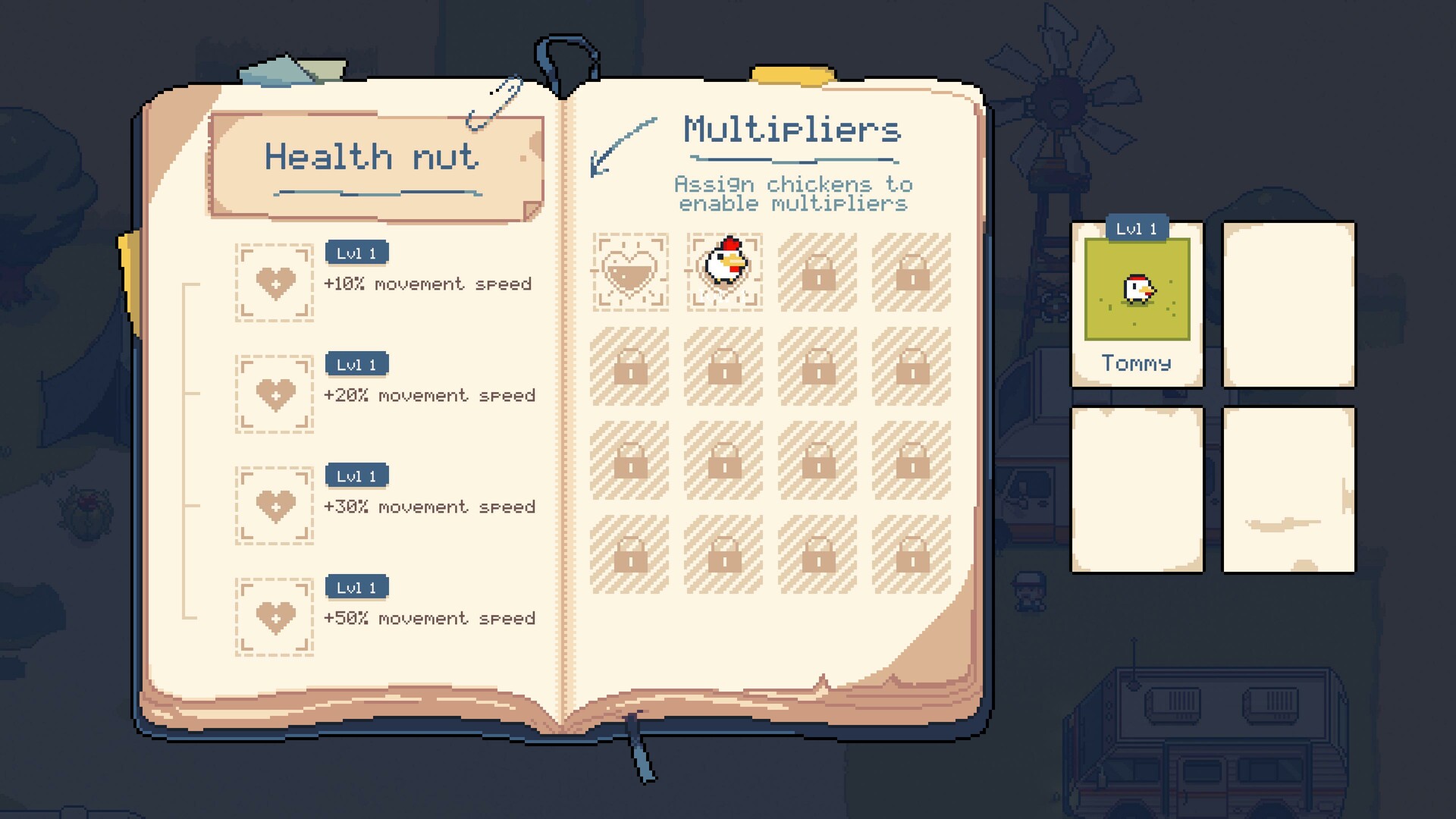This screenshot has width=1456, height=819.
Task: Select the +50% movement speed heart skill
Action: (274, 618)
